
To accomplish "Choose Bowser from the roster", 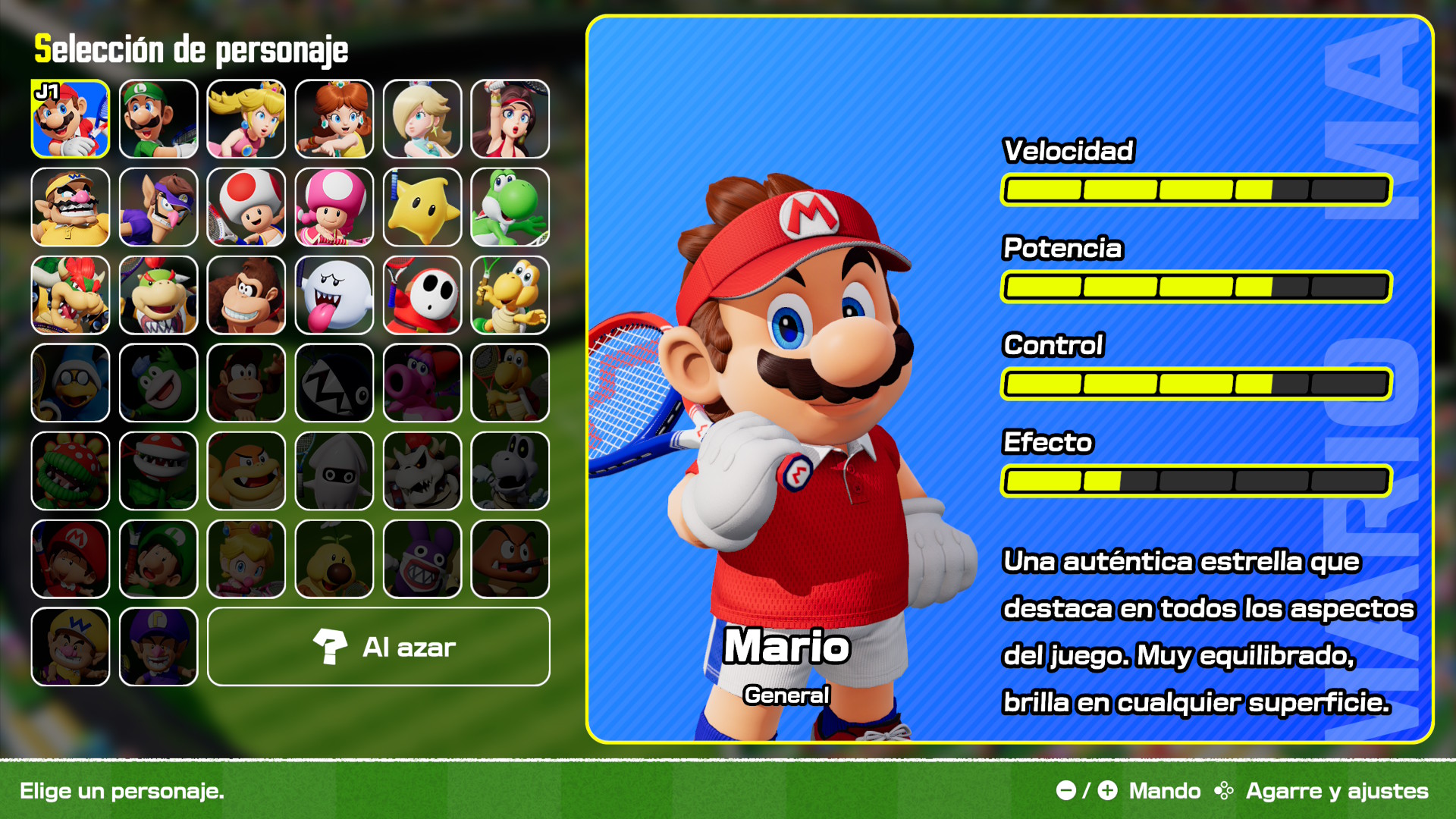I will coord(71,295).
